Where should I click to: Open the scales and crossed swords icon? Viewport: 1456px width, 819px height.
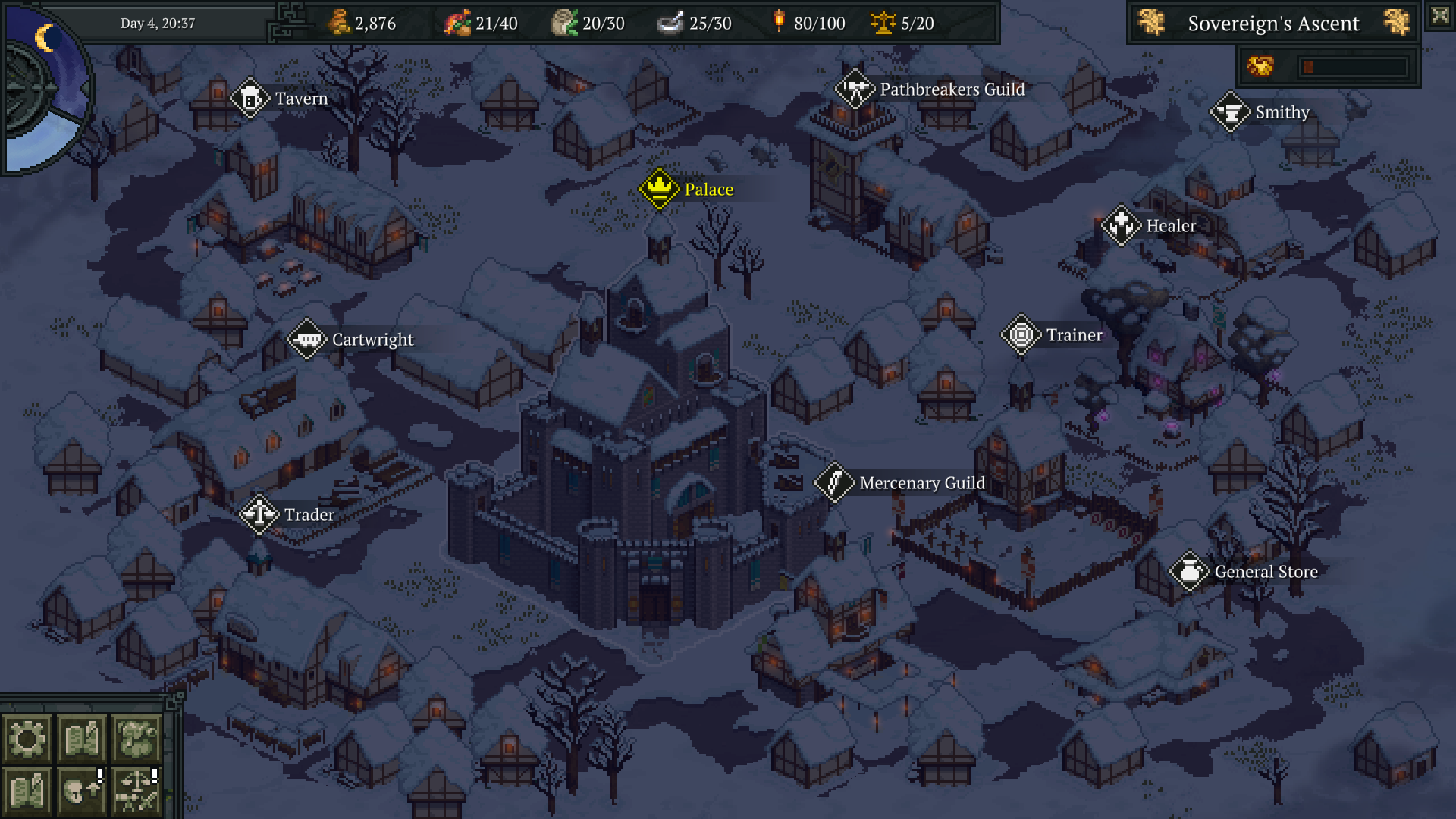click(136, 791)
